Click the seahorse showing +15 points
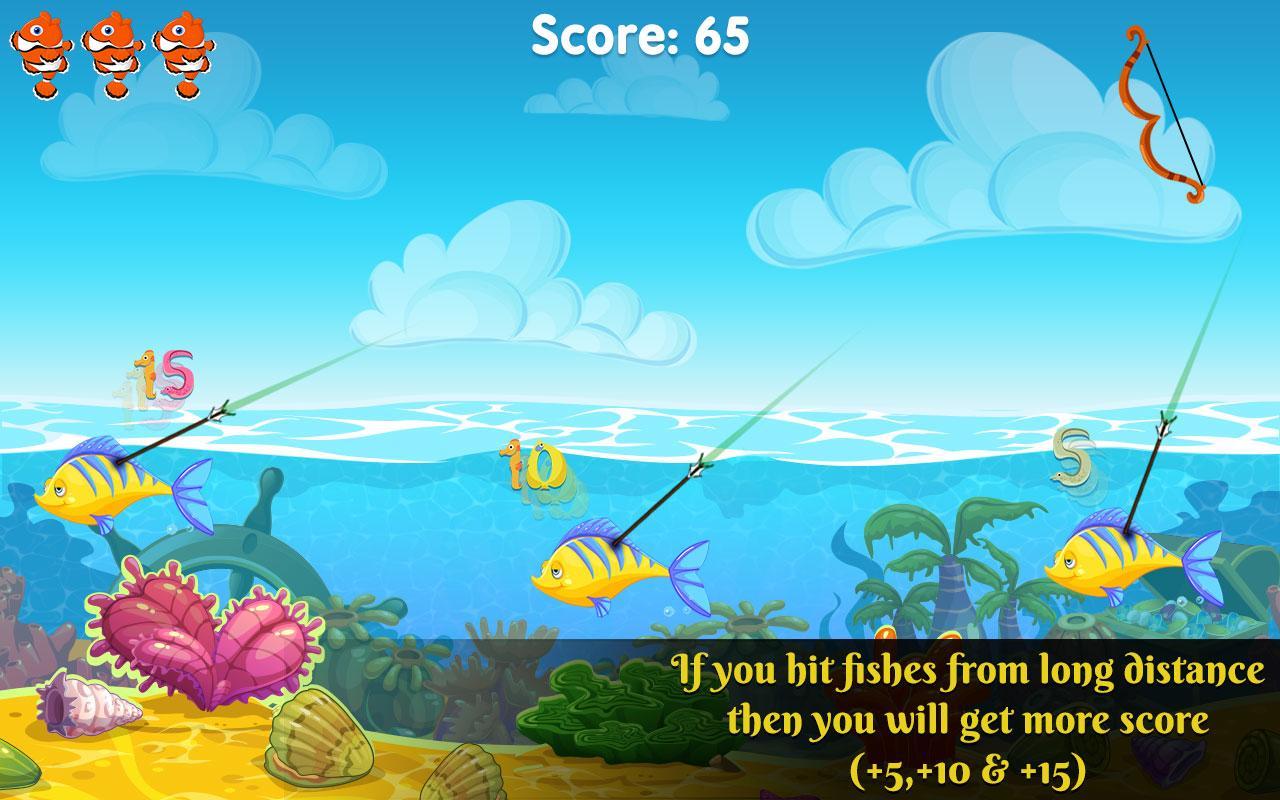Screen dimensions: 1280x800 (150, 375)
